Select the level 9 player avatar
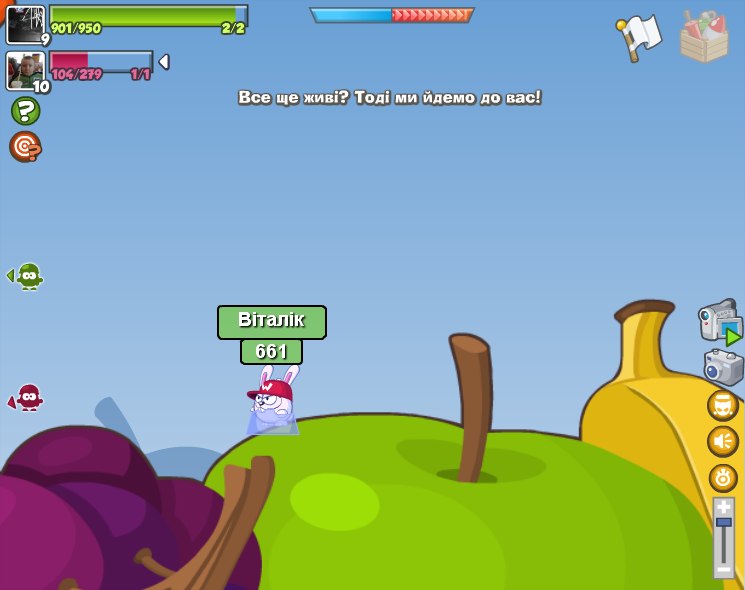 point(25,24)
